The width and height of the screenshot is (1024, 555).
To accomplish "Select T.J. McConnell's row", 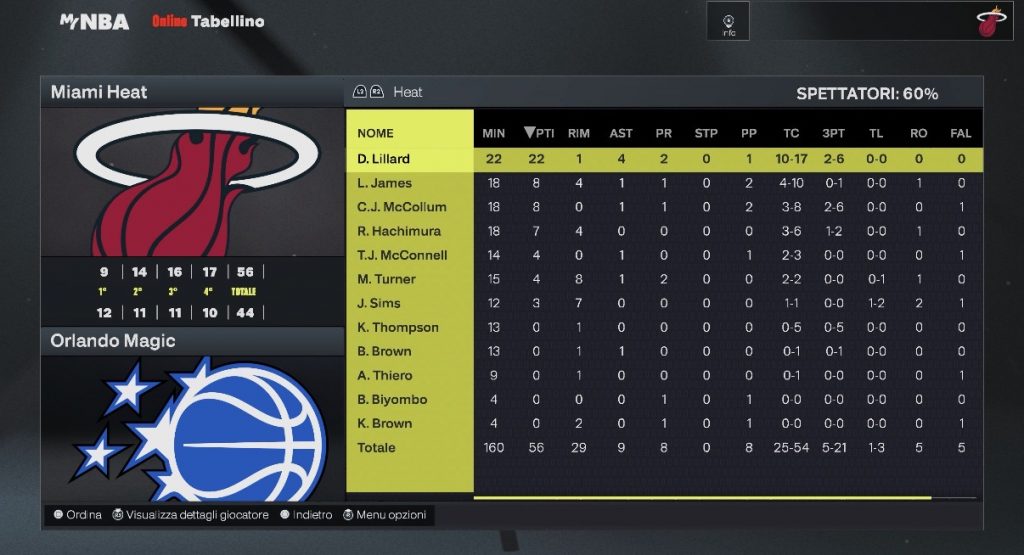I will [x=401, y=255].
